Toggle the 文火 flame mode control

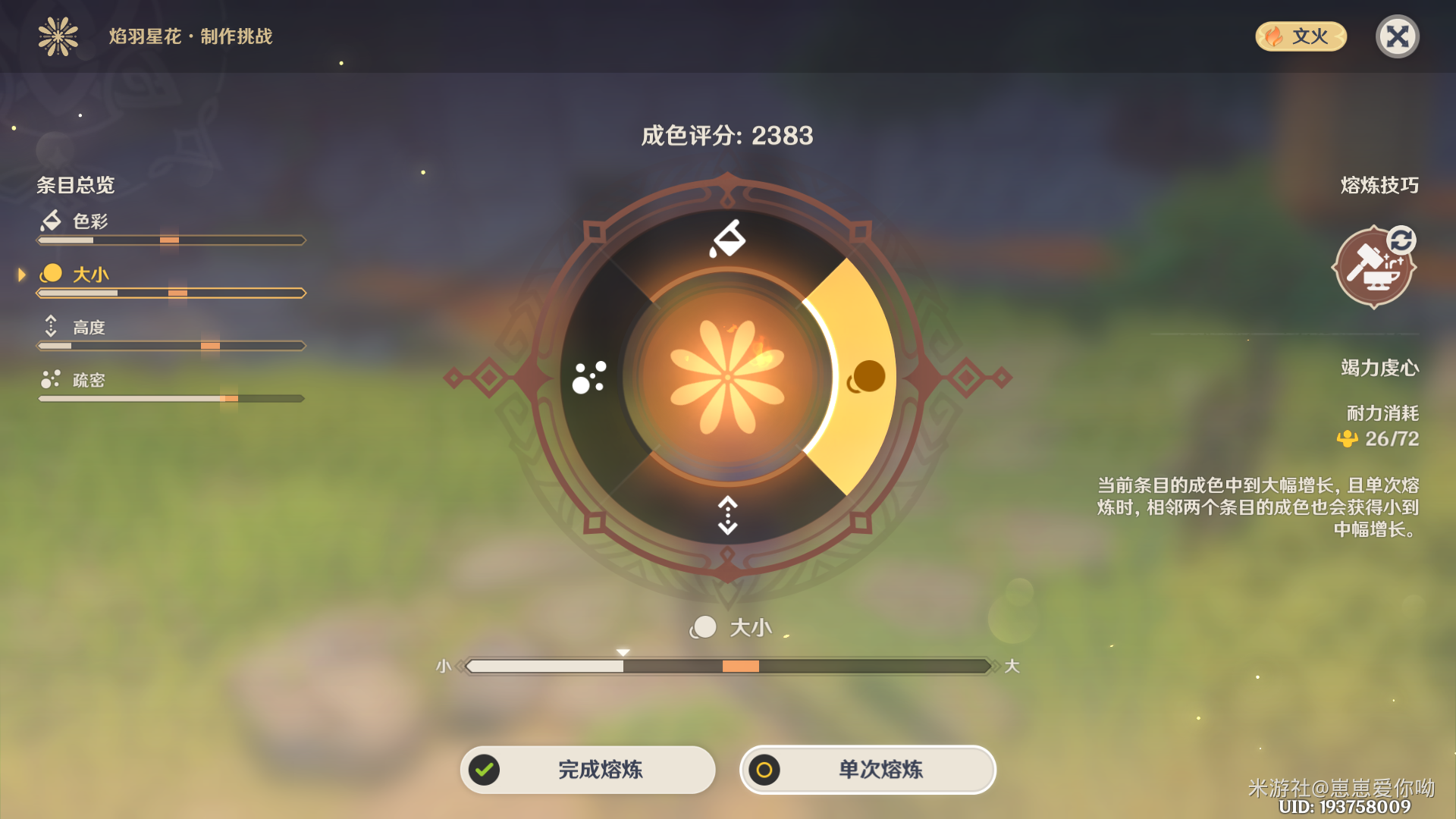point(1300,36)
